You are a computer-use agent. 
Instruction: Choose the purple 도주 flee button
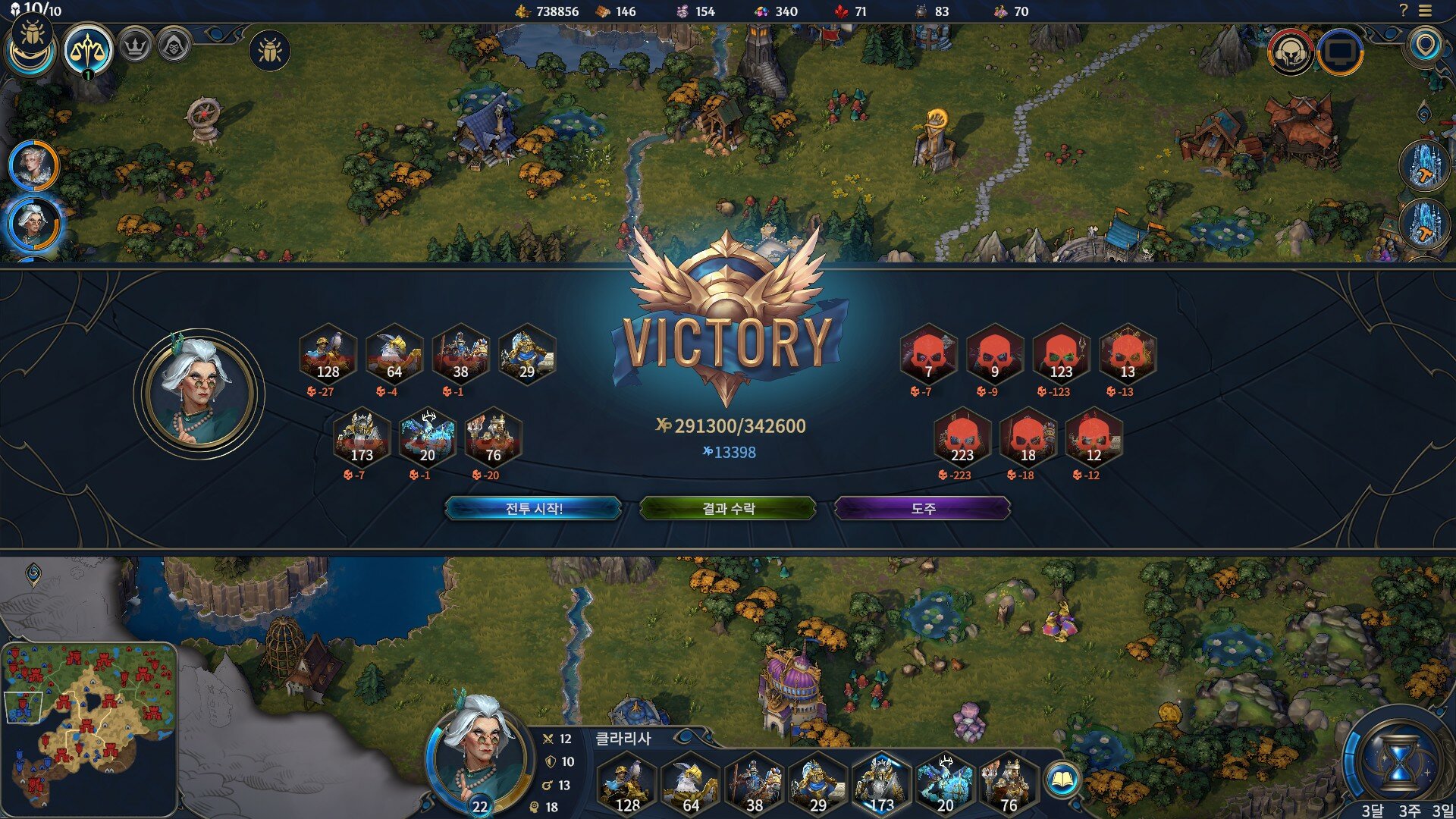click(x=922, y=508)
